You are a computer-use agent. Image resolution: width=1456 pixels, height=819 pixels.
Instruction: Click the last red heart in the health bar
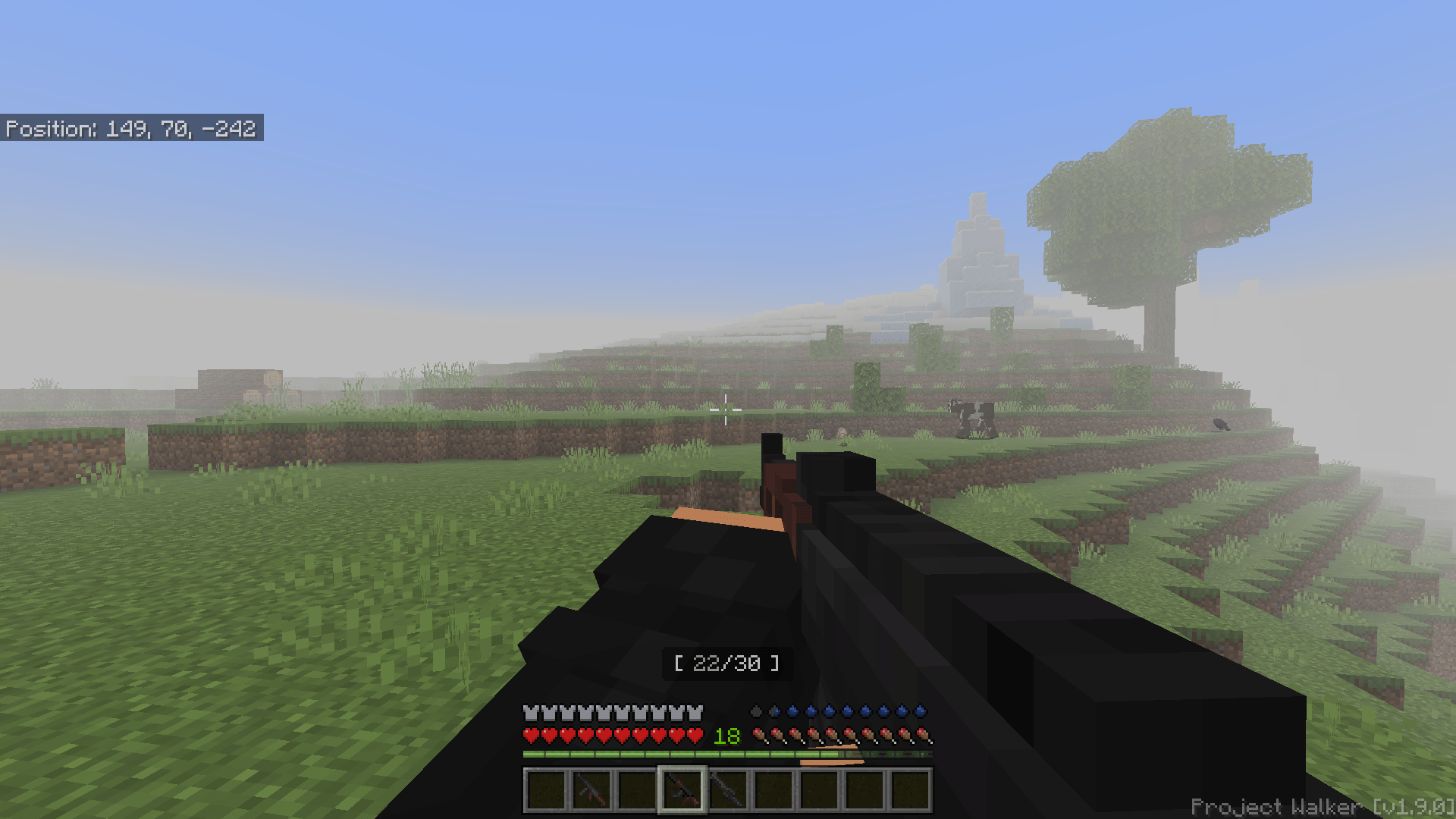[694, 735]
